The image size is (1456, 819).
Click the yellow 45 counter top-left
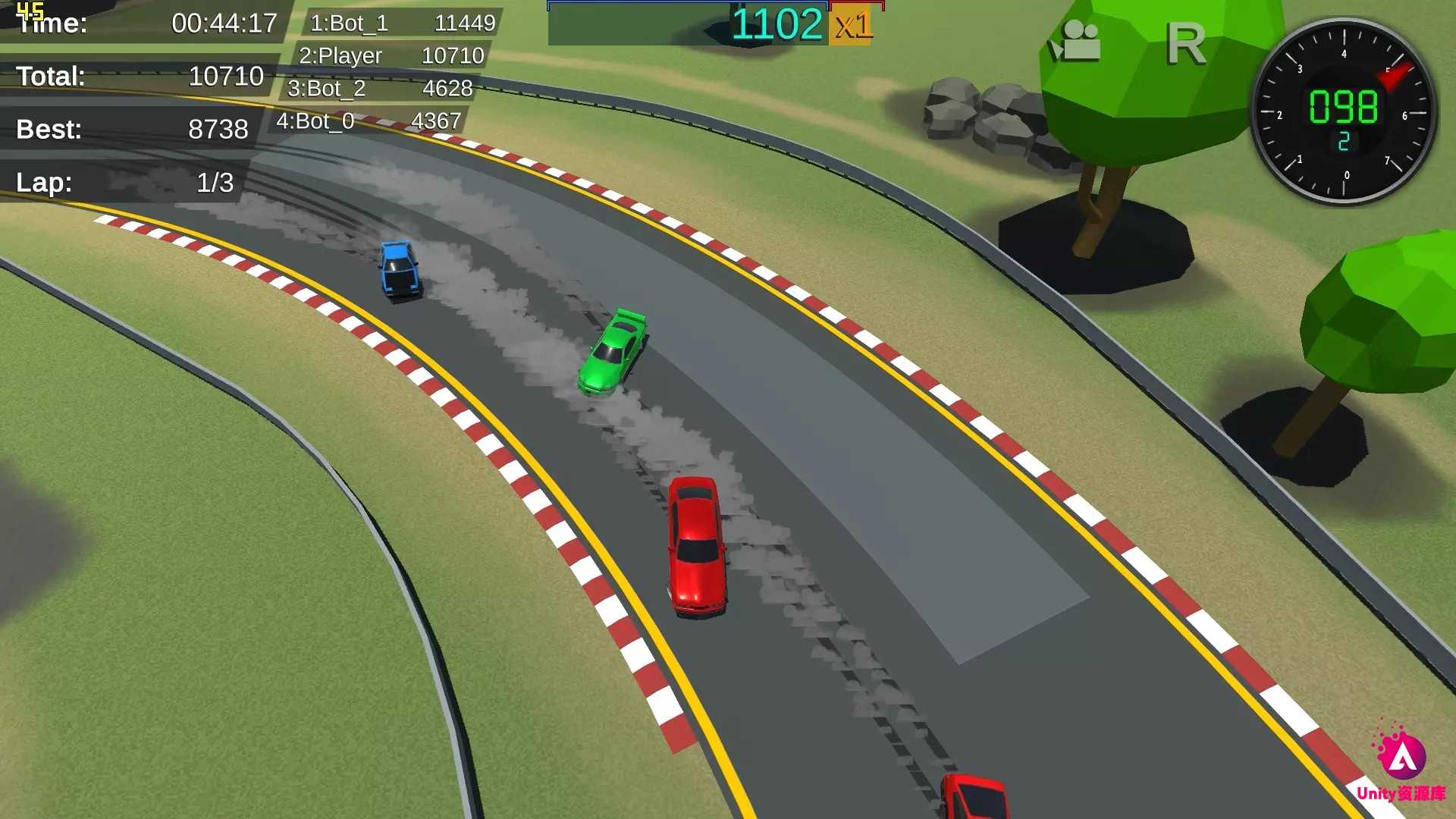32,11
